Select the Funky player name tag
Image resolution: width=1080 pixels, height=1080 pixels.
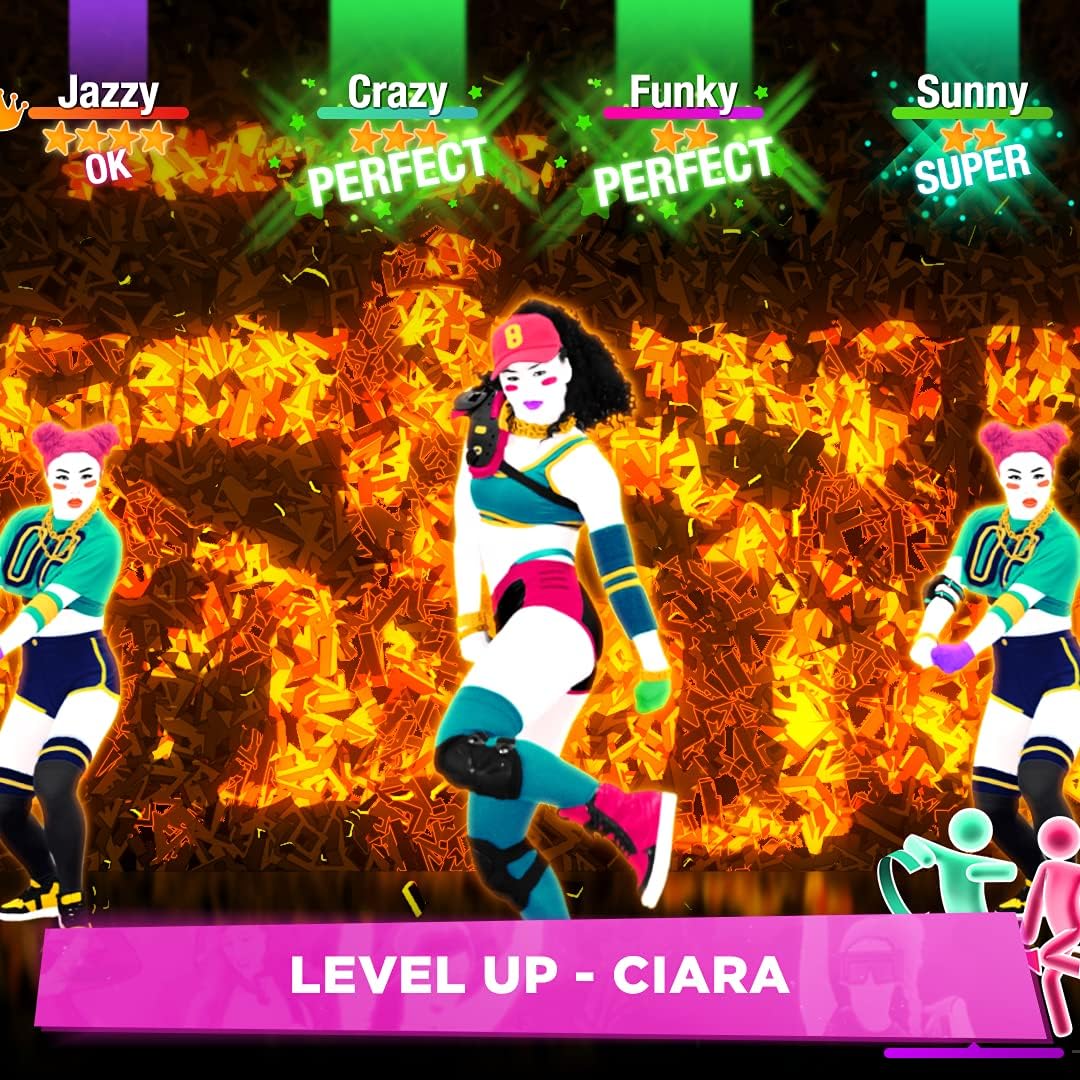click(683, 93)
